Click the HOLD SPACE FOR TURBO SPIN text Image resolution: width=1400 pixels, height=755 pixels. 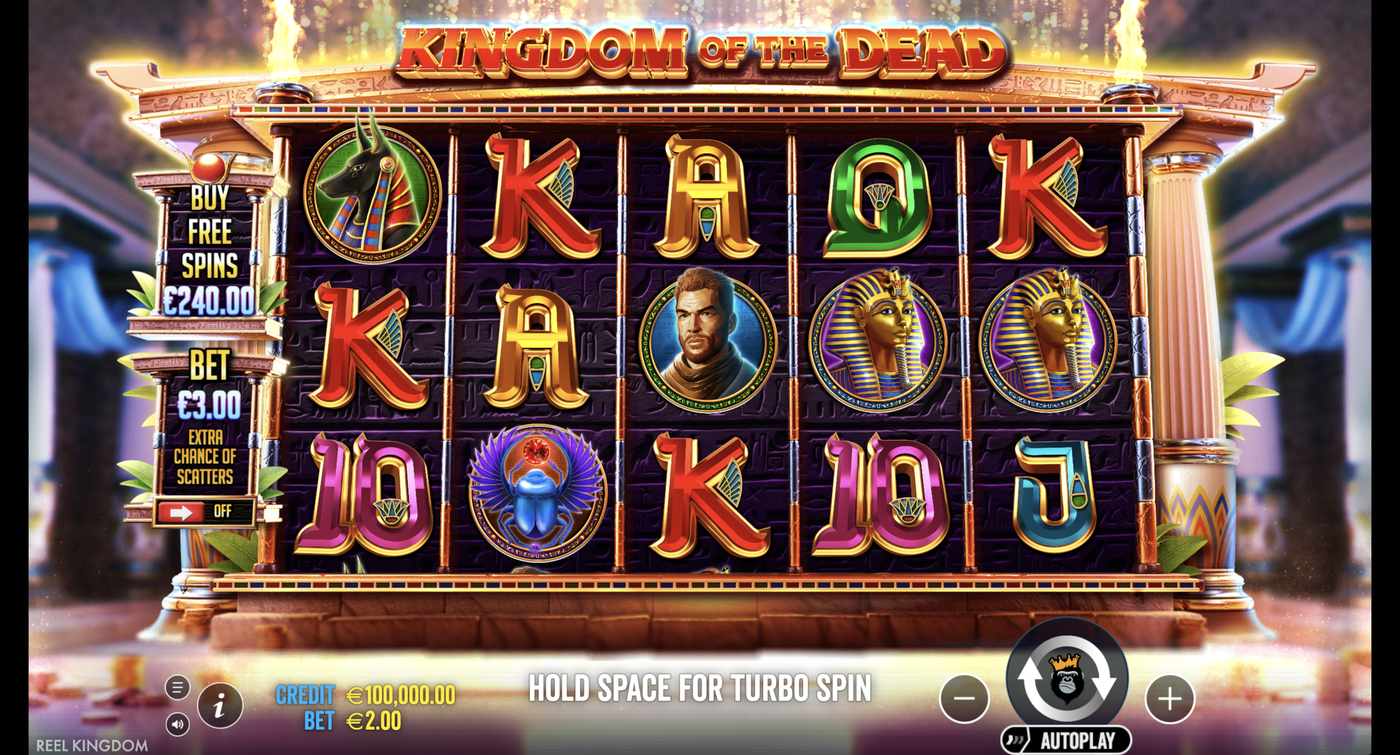pos(700,688)
